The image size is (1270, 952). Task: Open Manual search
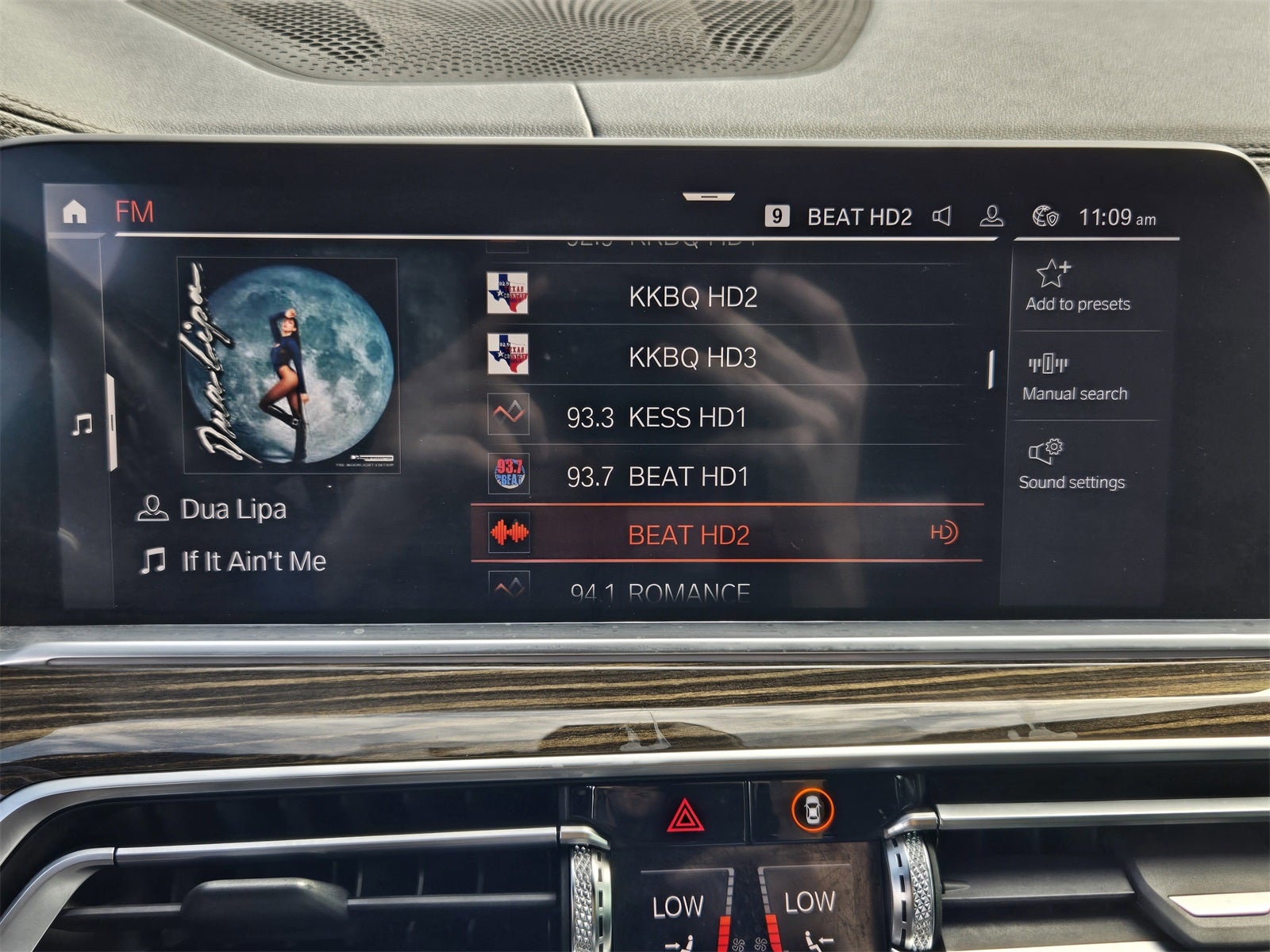pyautogui.click(x=1074, y=377)
